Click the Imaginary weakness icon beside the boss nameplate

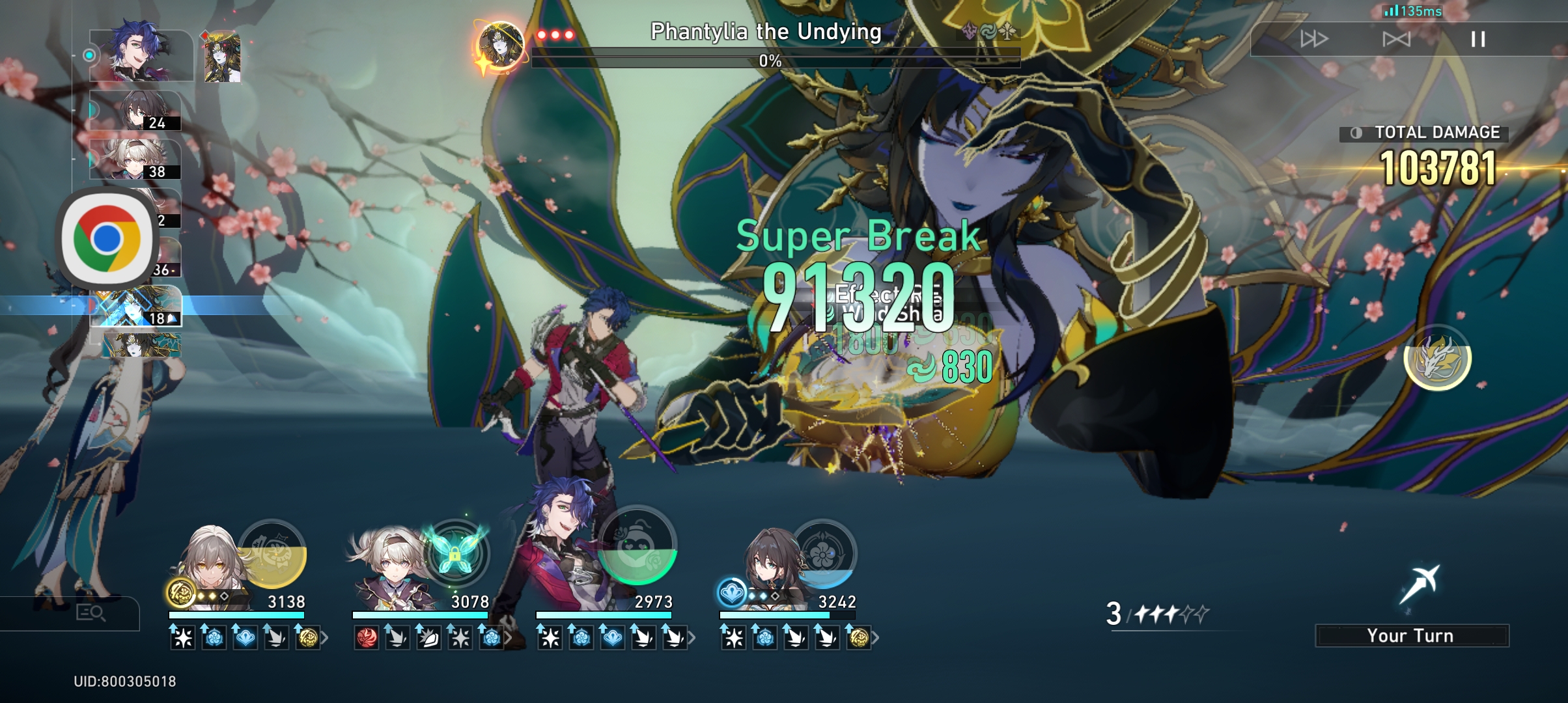point(1007,29)
